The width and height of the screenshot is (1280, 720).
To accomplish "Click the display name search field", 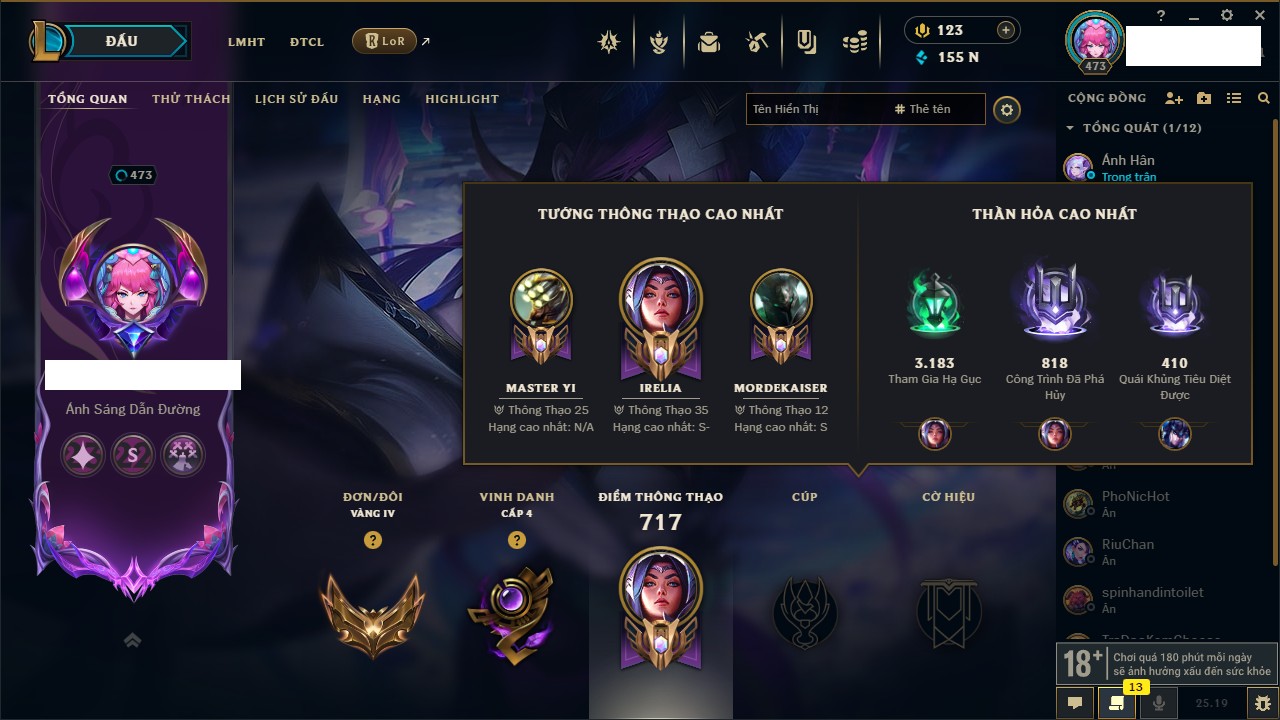I will 815,109.
